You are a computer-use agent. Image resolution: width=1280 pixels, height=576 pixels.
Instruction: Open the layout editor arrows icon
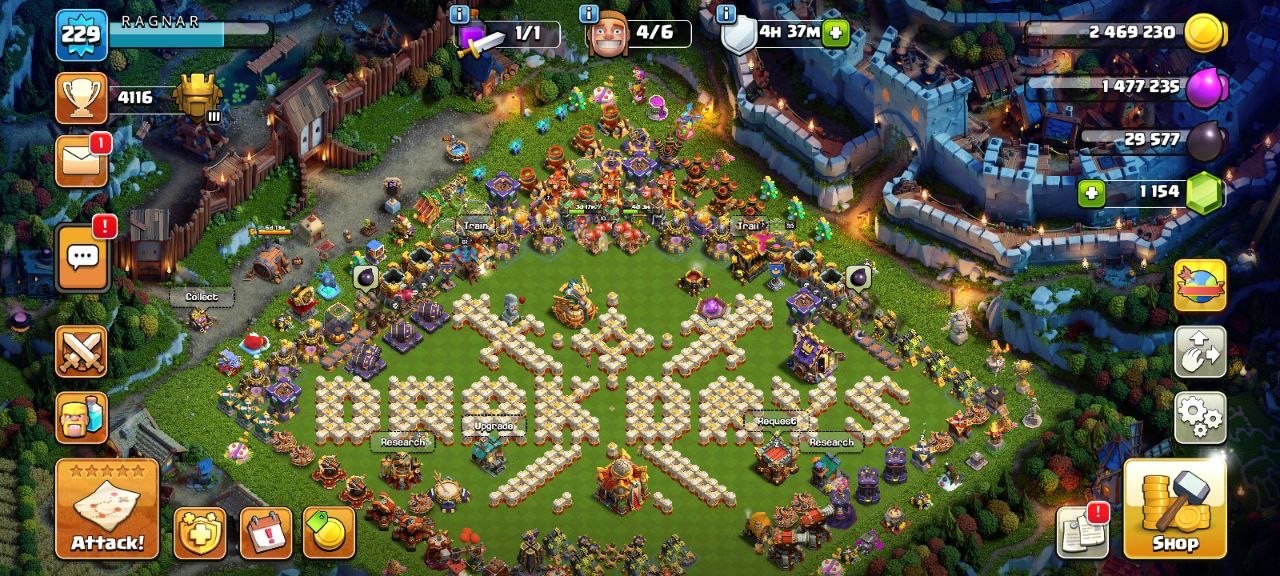[1200, 351]
